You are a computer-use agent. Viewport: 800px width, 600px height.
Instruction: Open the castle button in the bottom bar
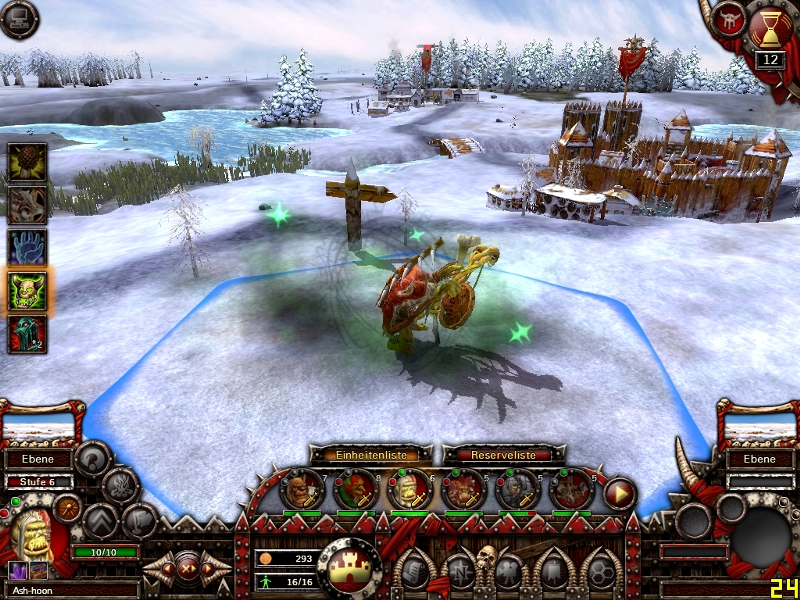351,566
